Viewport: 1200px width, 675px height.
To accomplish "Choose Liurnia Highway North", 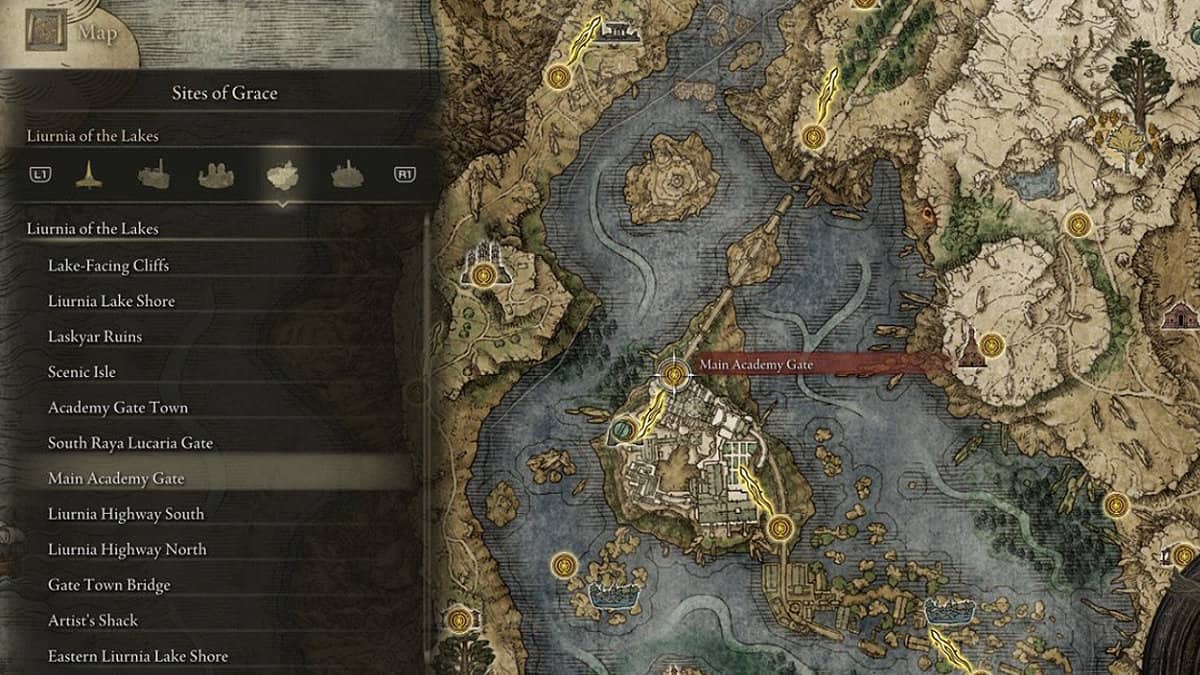I will tap(127, 549).
